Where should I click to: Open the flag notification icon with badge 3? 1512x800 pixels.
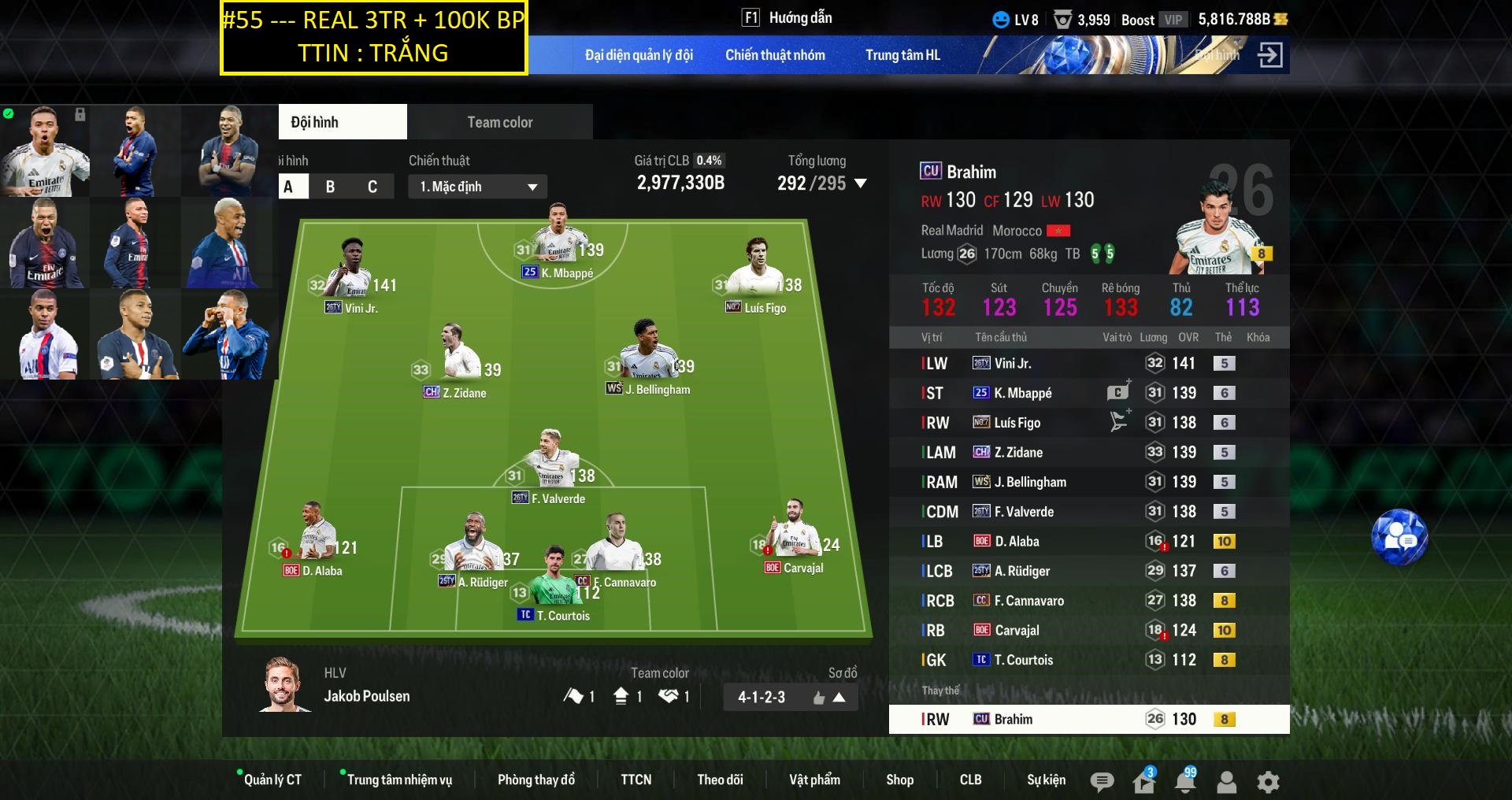click(1143, 780)
